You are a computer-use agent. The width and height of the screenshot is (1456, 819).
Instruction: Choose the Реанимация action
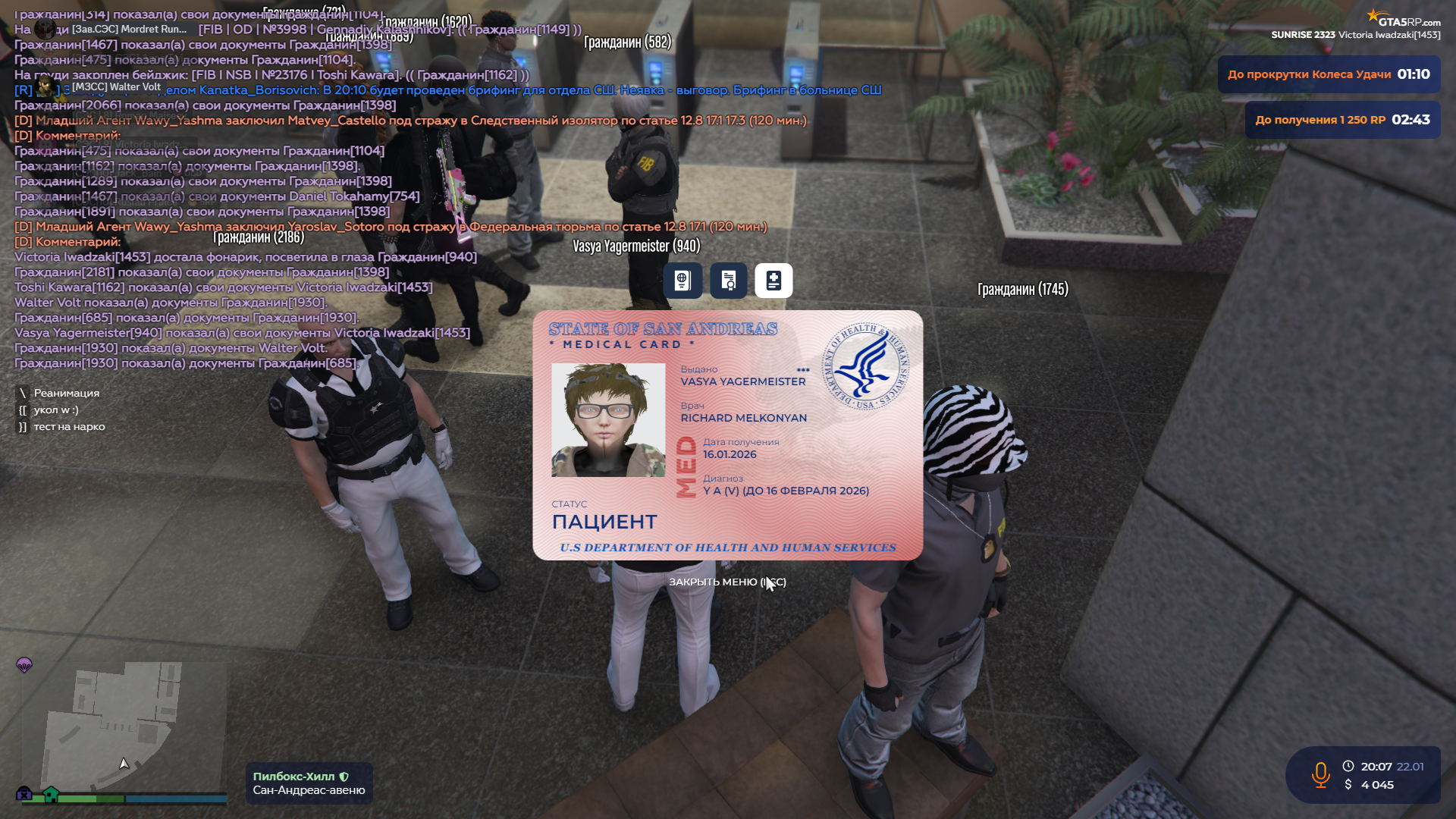pos(66,393)
